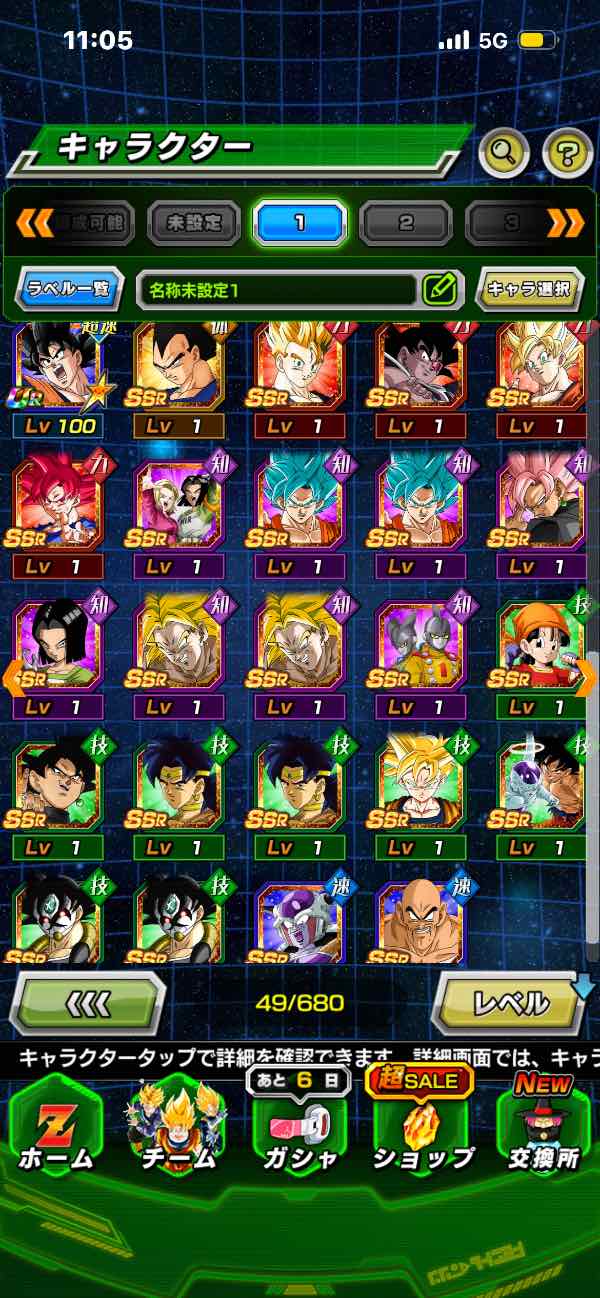Go back with the green triple-arrow button
Image resolution: width=600 pixels, height=1298 pixels.
point(88,1003)
